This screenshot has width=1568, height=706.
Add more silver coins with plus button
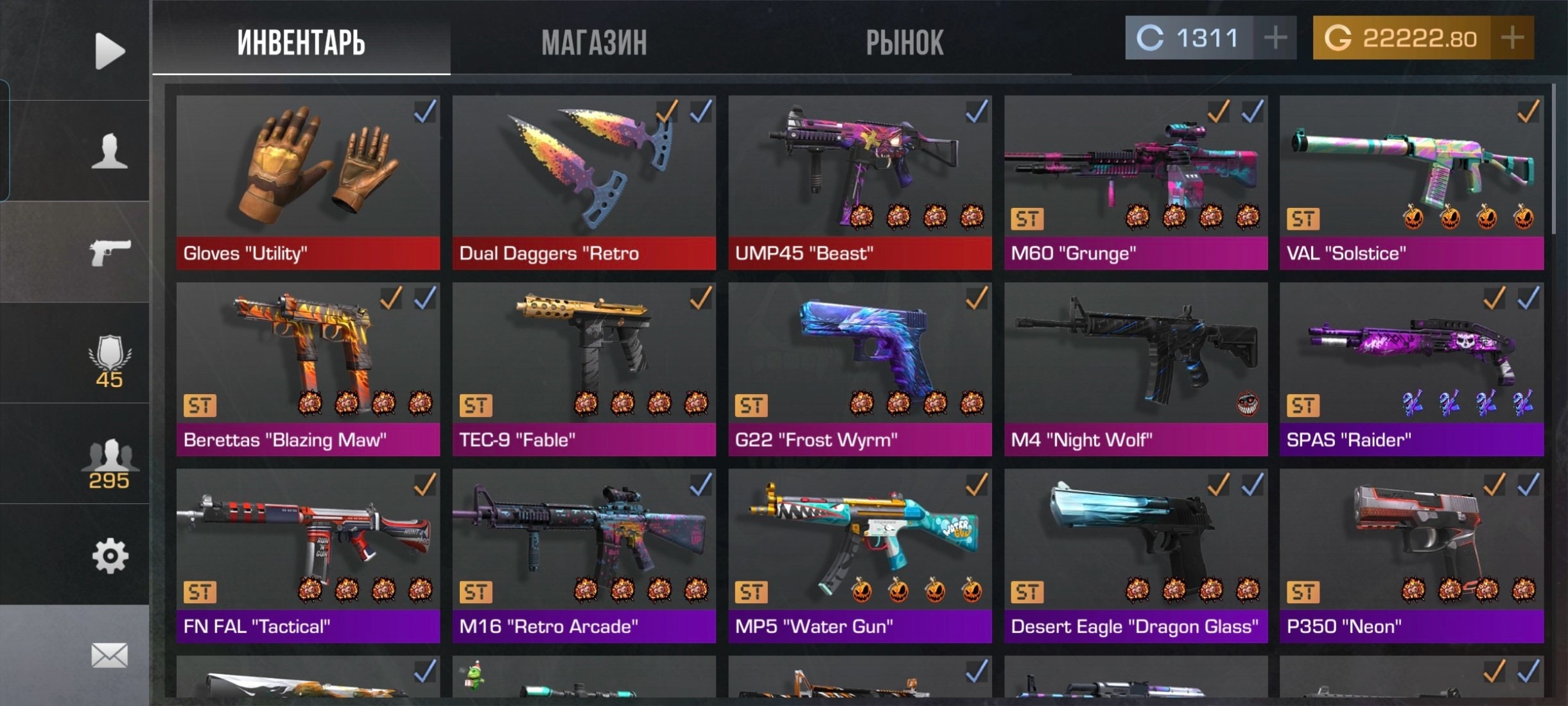(x=1275, y=38)
